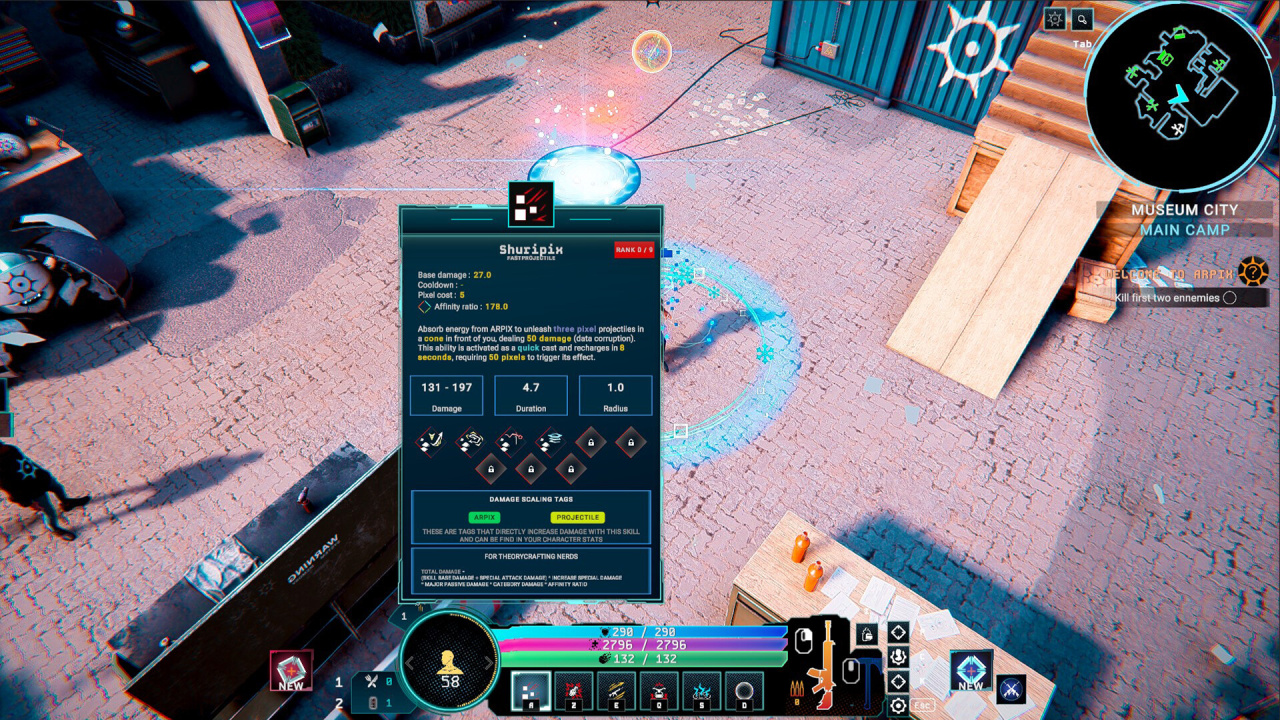Open the NEW blue diamond notification on right
The width and height of the screenshot is (1280, 720).
pyautogui.click(x=970, y=670)
